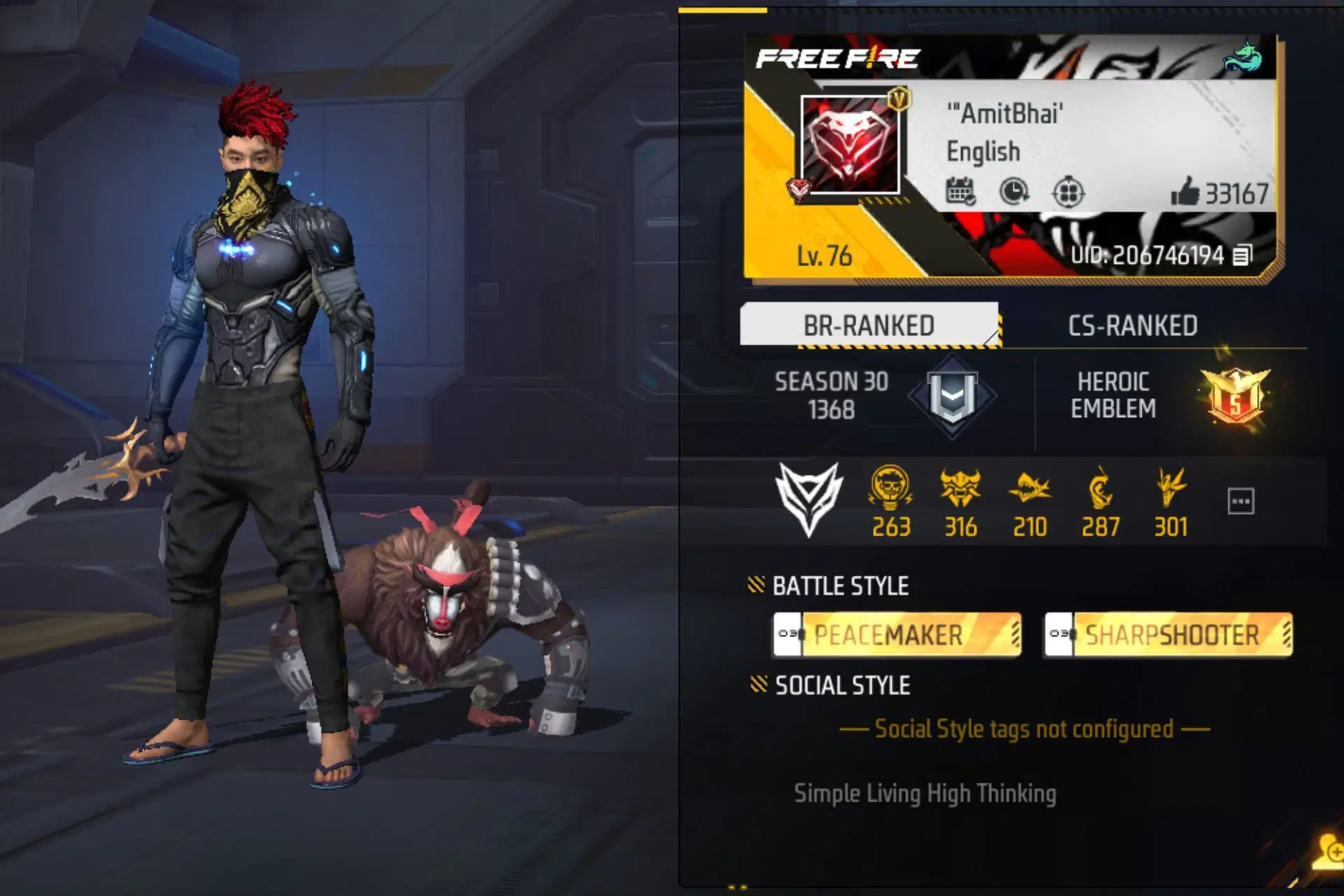Select the BR-RANKED tab
This screenshot has width=1344, height=896.
[x=869, y=325]
